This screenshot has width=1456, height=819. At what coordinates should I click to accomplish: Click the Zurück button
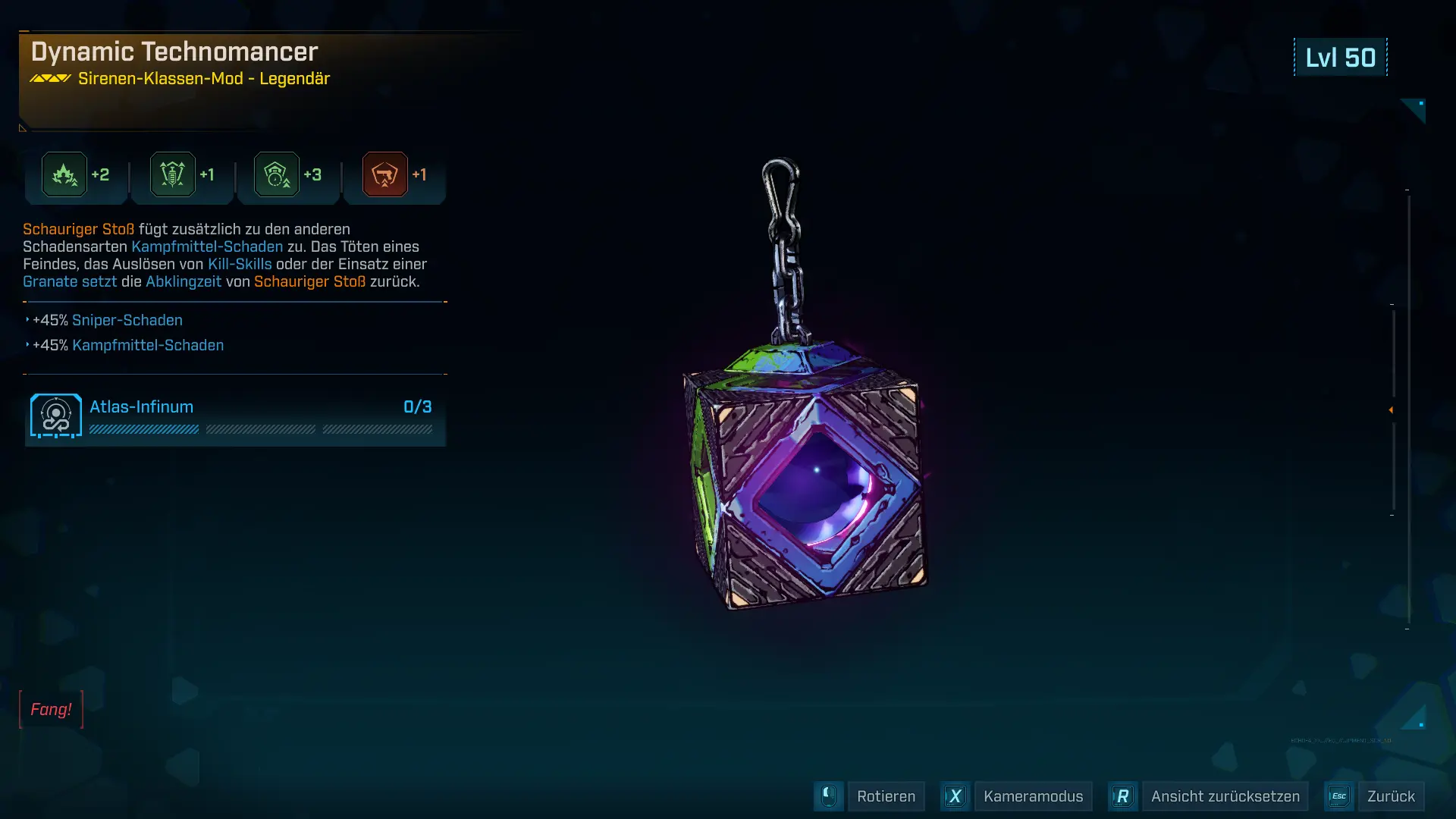[x=1390, y=796]
